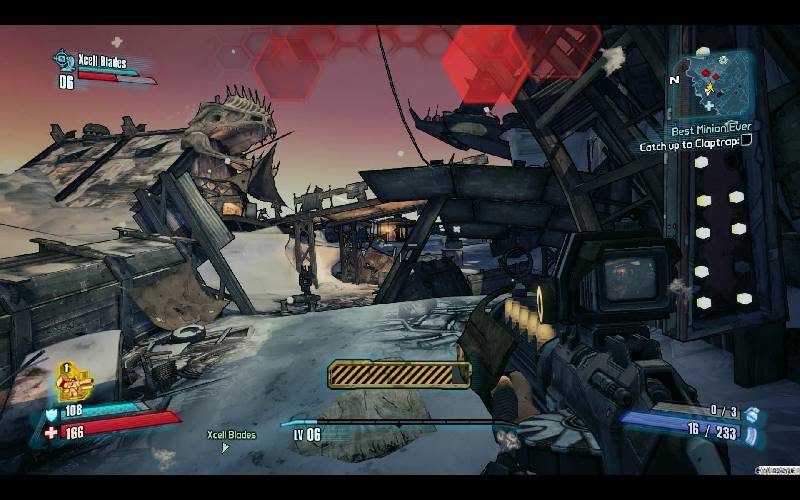Click the shield icon beside 108

[x=51, y=412]
